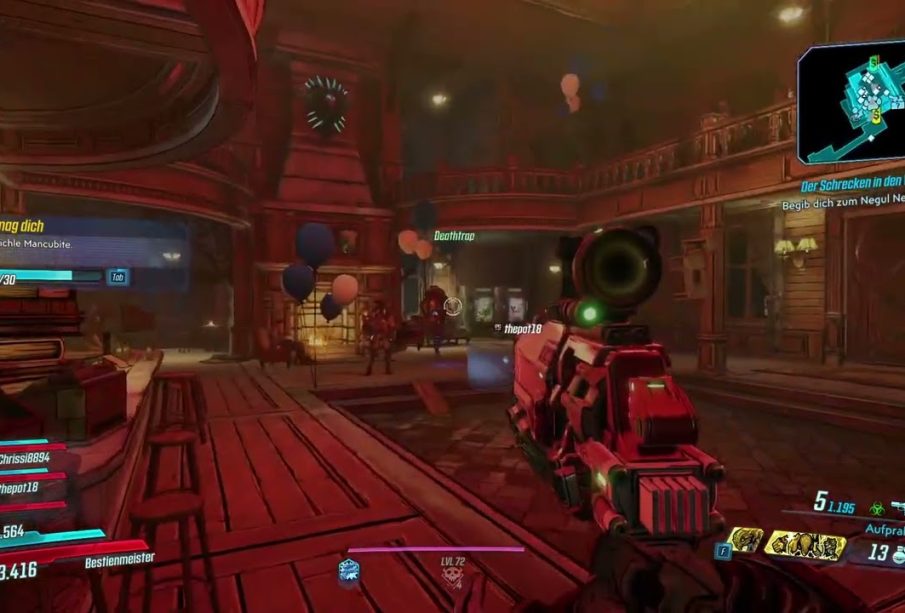Image resolution: width=905 pixels, height=613 pixels.
Task: Click the blue hexagon badge icon
Action: click(x=349, y=569)
